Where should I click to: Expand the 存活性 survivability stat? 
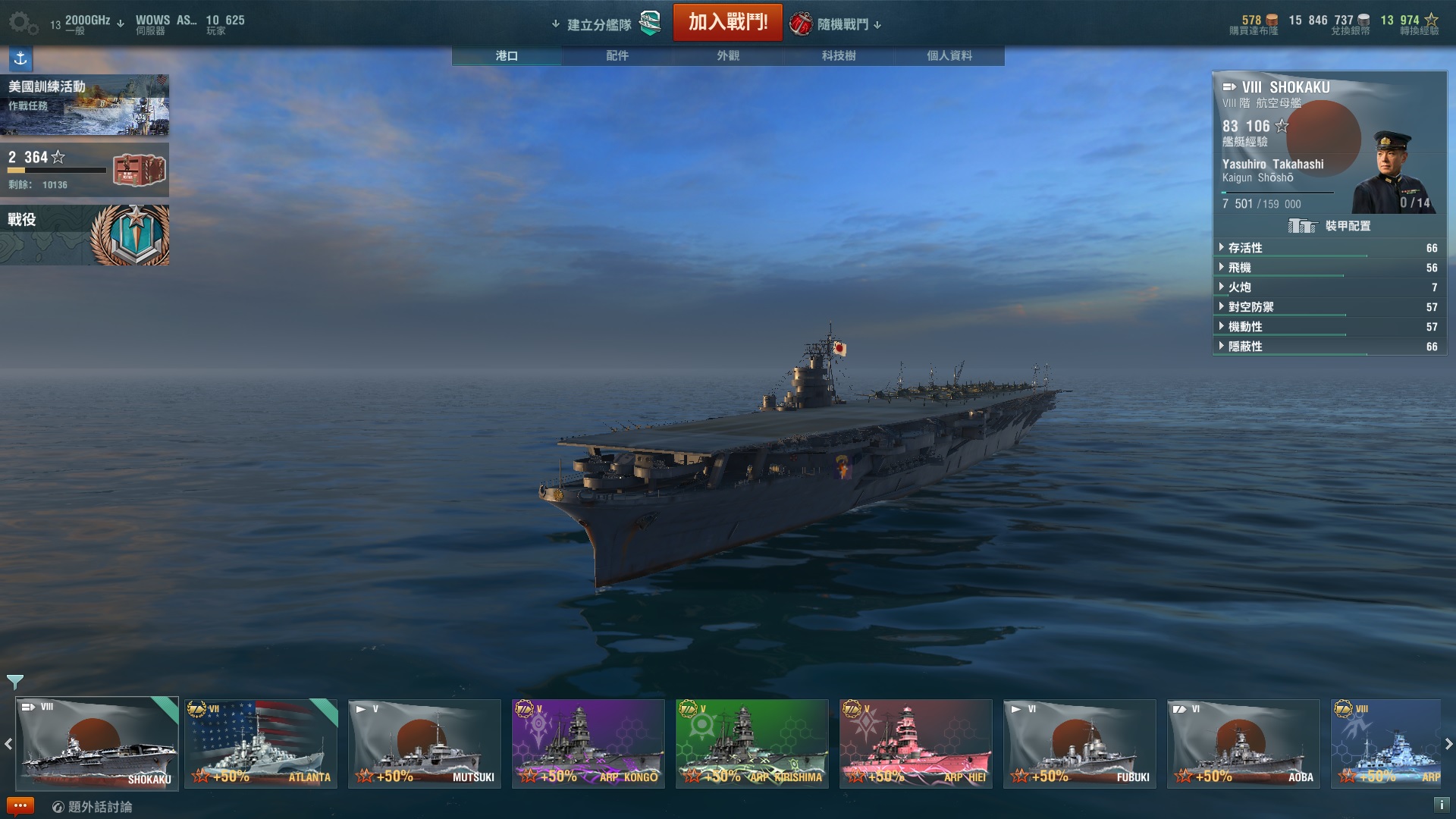tap(1244, 248)
